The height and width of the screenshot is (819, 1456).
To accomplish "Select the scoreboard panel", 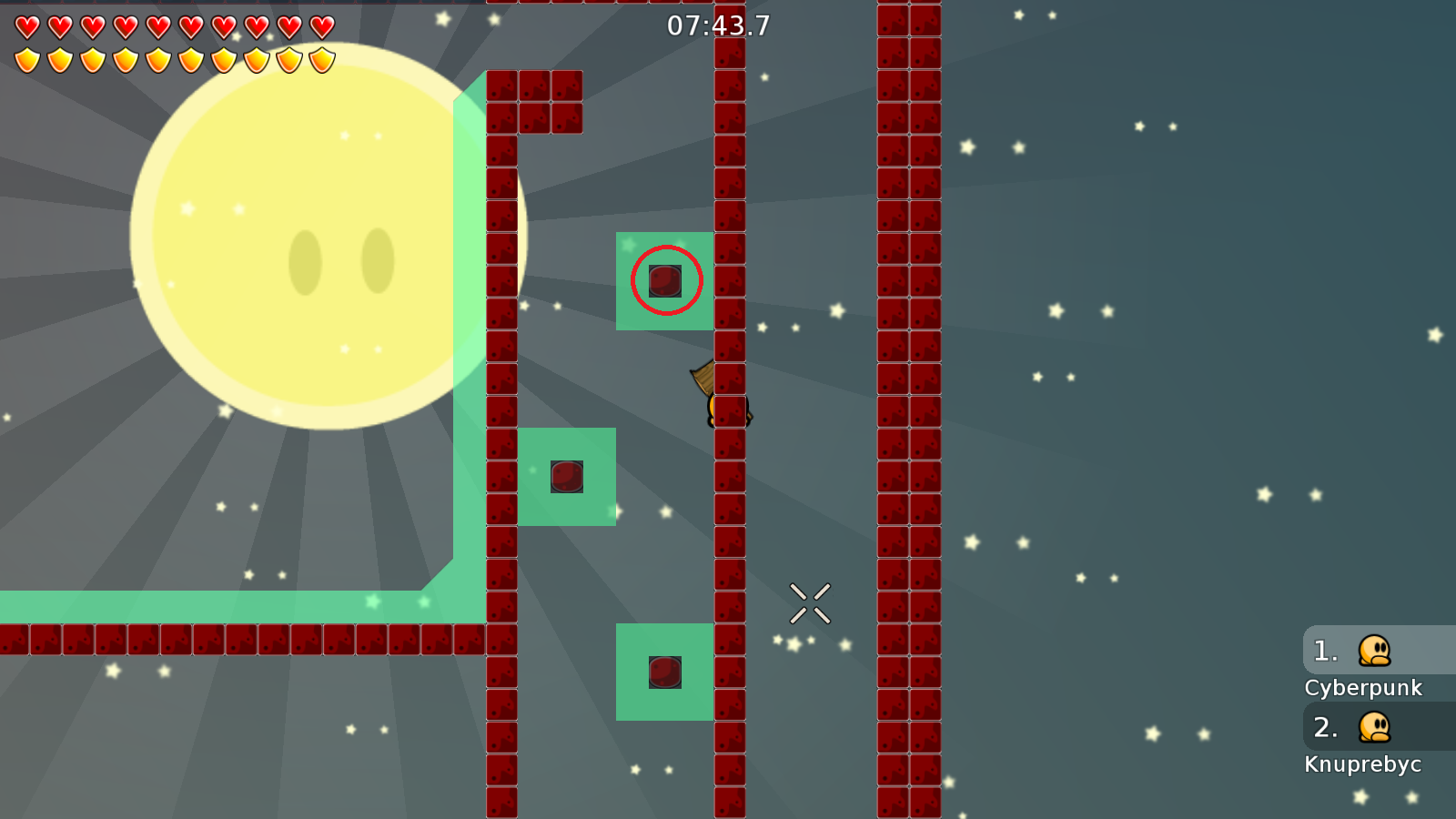I will pos(1379,701).
